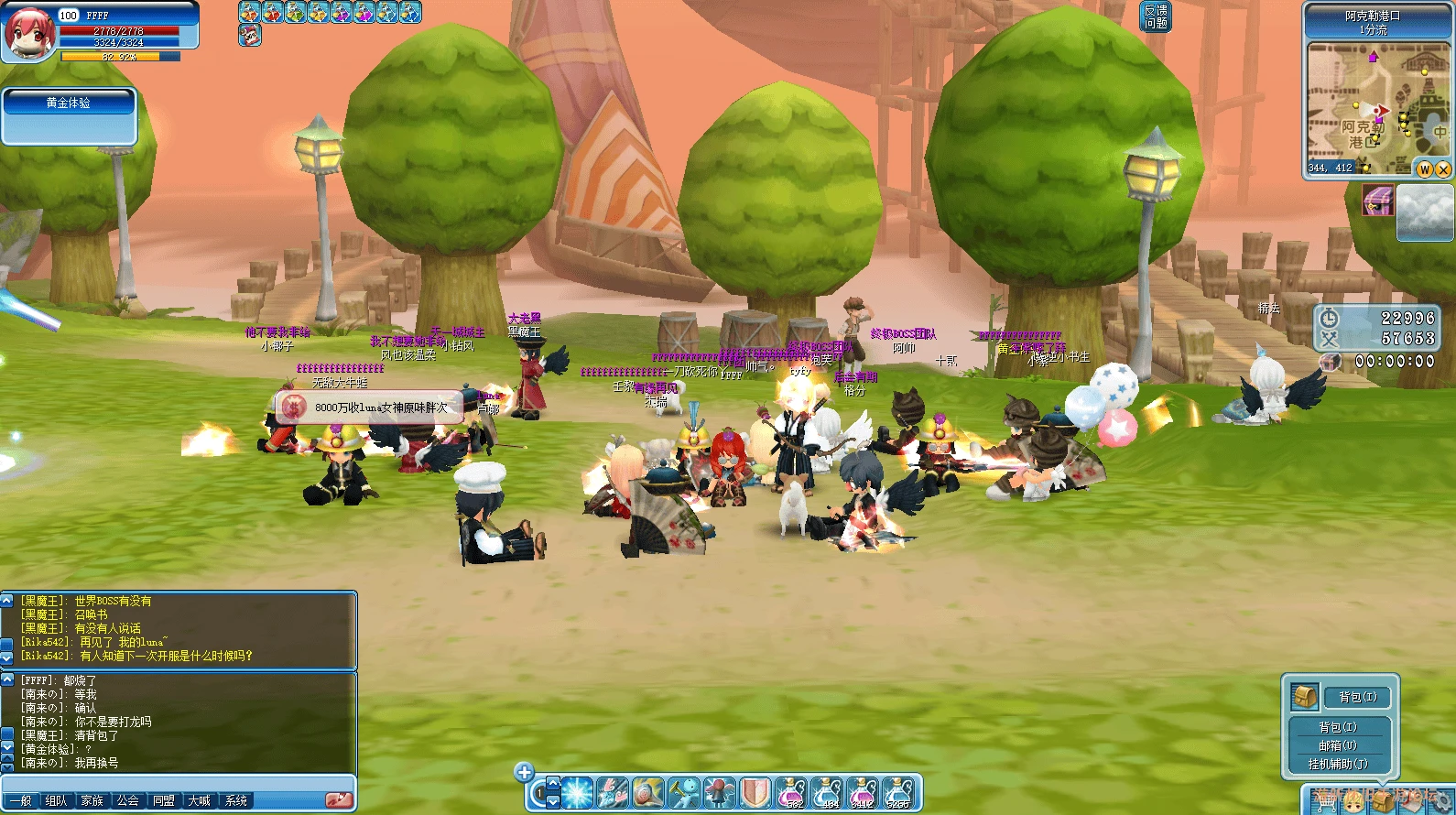Screen dimensions: 1456x815
Task: Expand the hotbar with the plus button
Action: pos(524,772)
